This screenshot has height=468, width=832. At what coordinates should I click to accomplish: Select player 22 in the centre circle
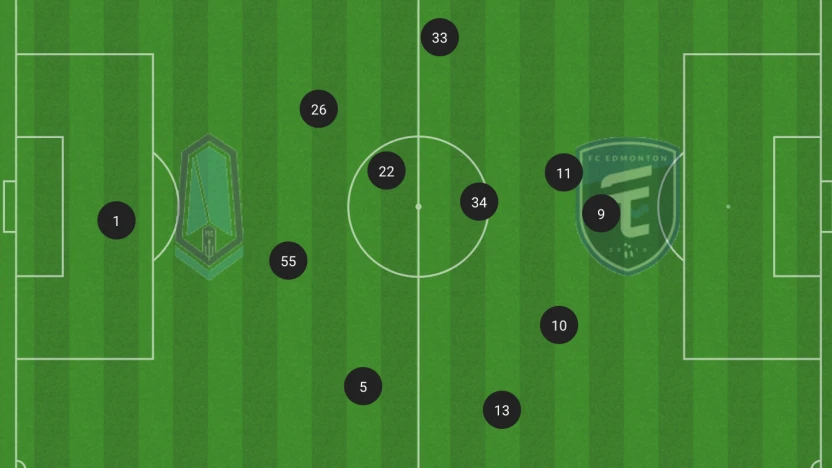(386, 171)
